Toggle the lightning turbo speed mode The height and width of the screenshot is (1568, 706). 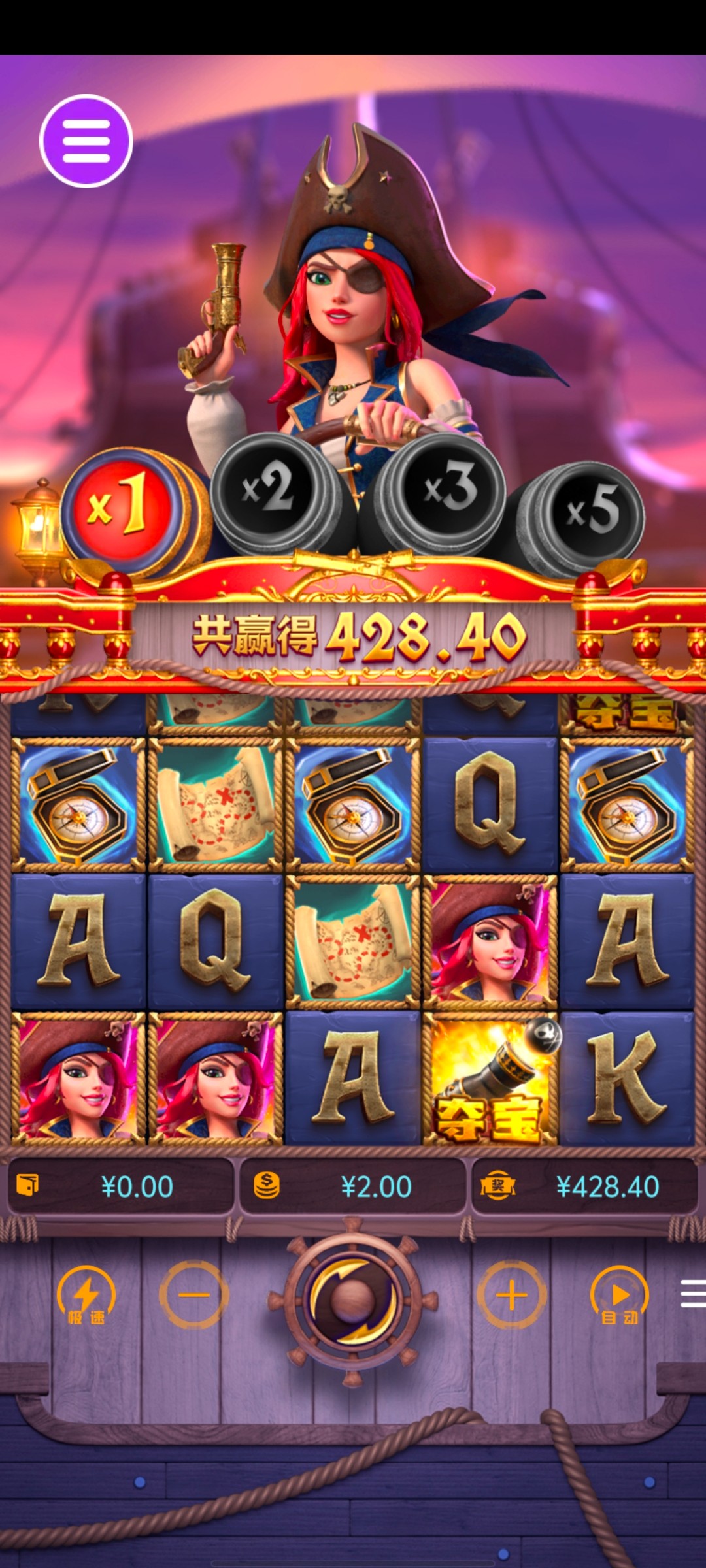(x=86, y=1295)
